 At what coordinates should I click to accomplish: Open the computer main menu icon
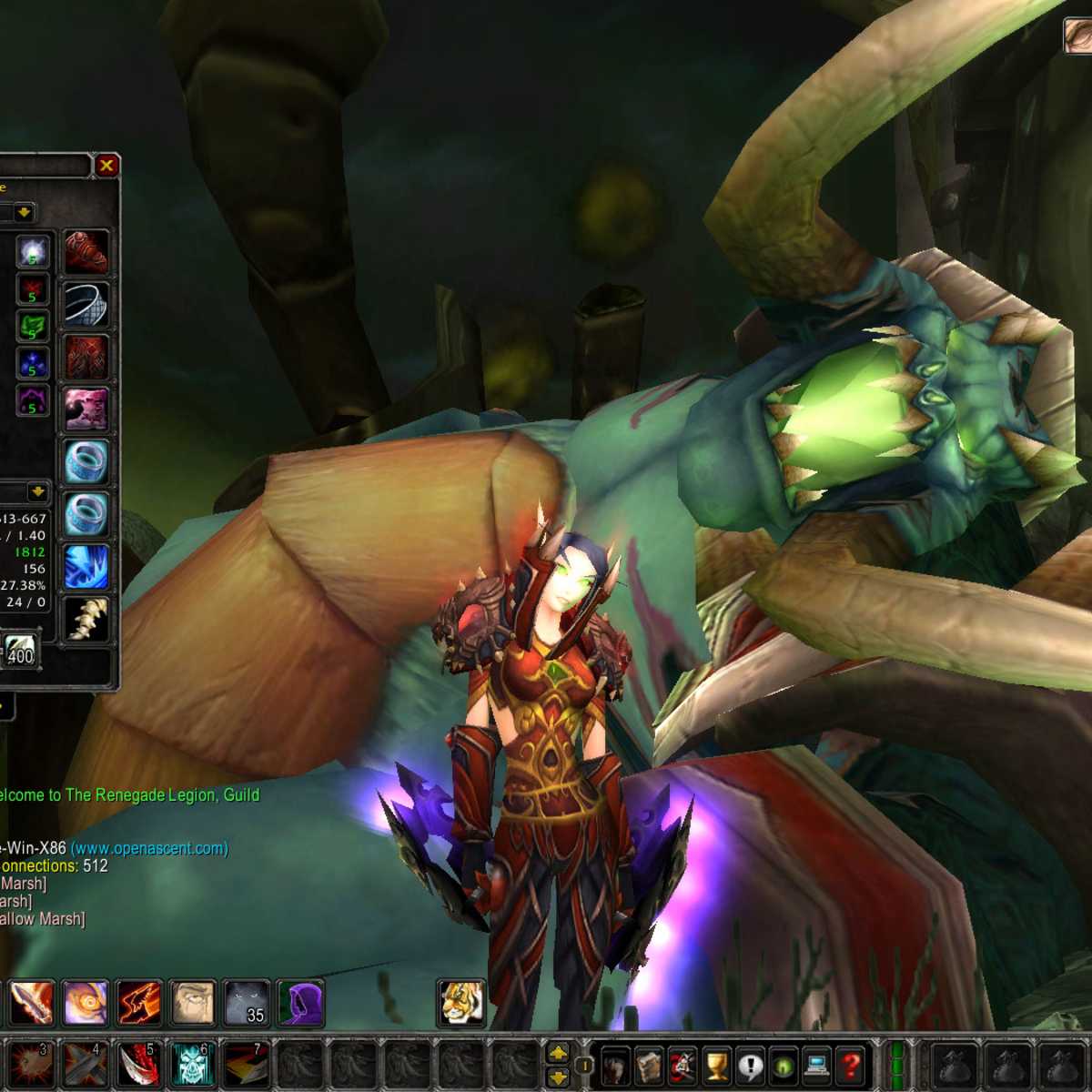(816, 1065)
